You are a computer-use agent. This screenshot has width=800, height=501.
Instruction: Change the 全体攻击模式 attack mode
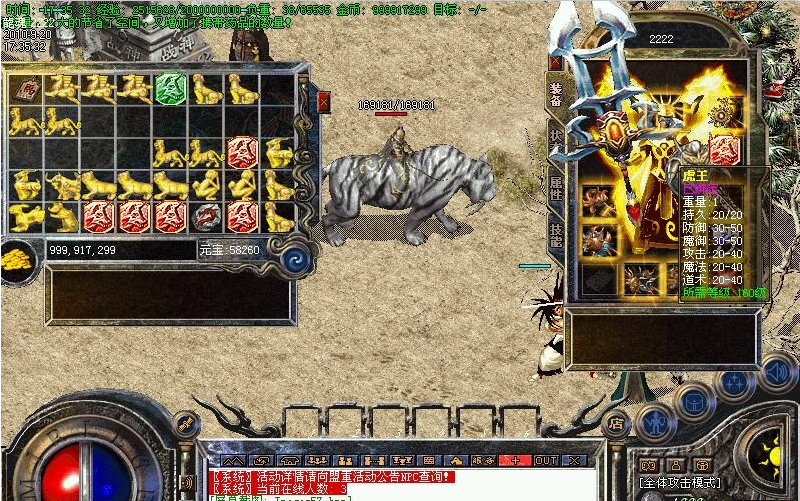pos(680,482)
